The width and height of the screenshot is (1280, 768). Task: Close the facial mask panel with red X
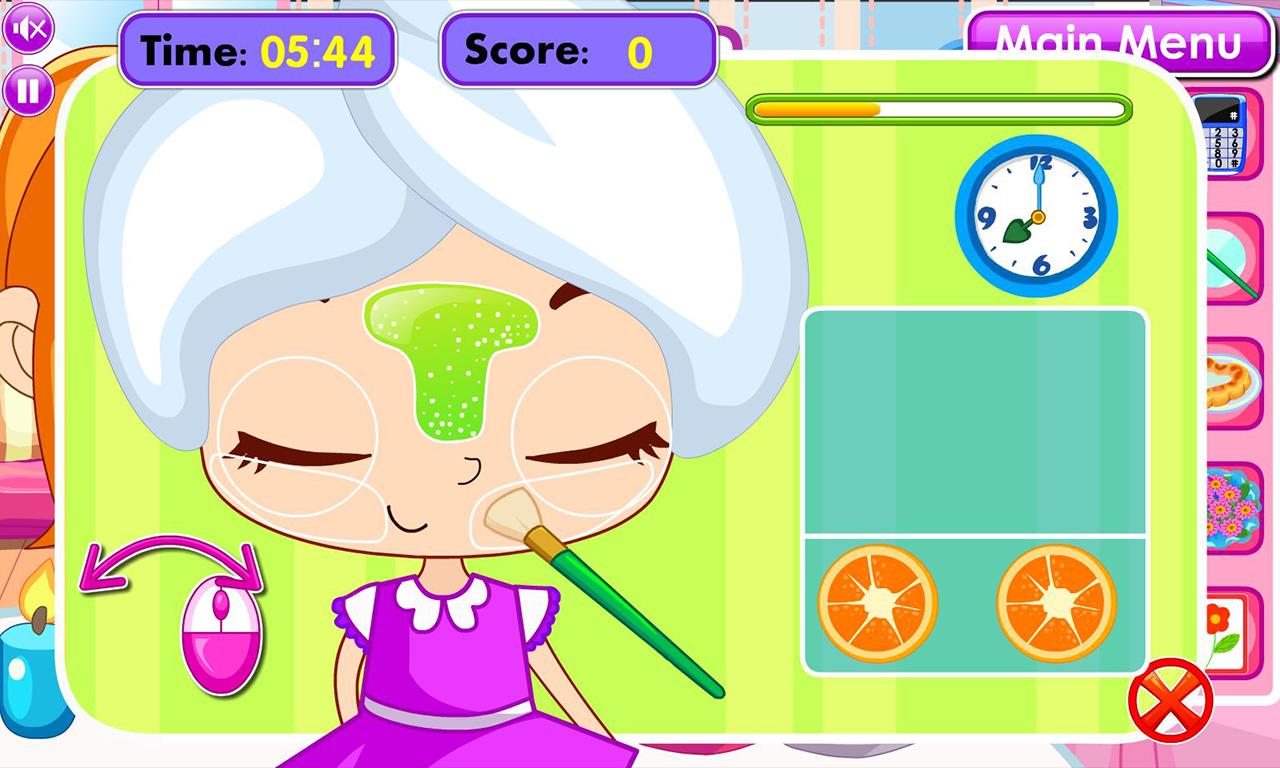click(1169, 699)
